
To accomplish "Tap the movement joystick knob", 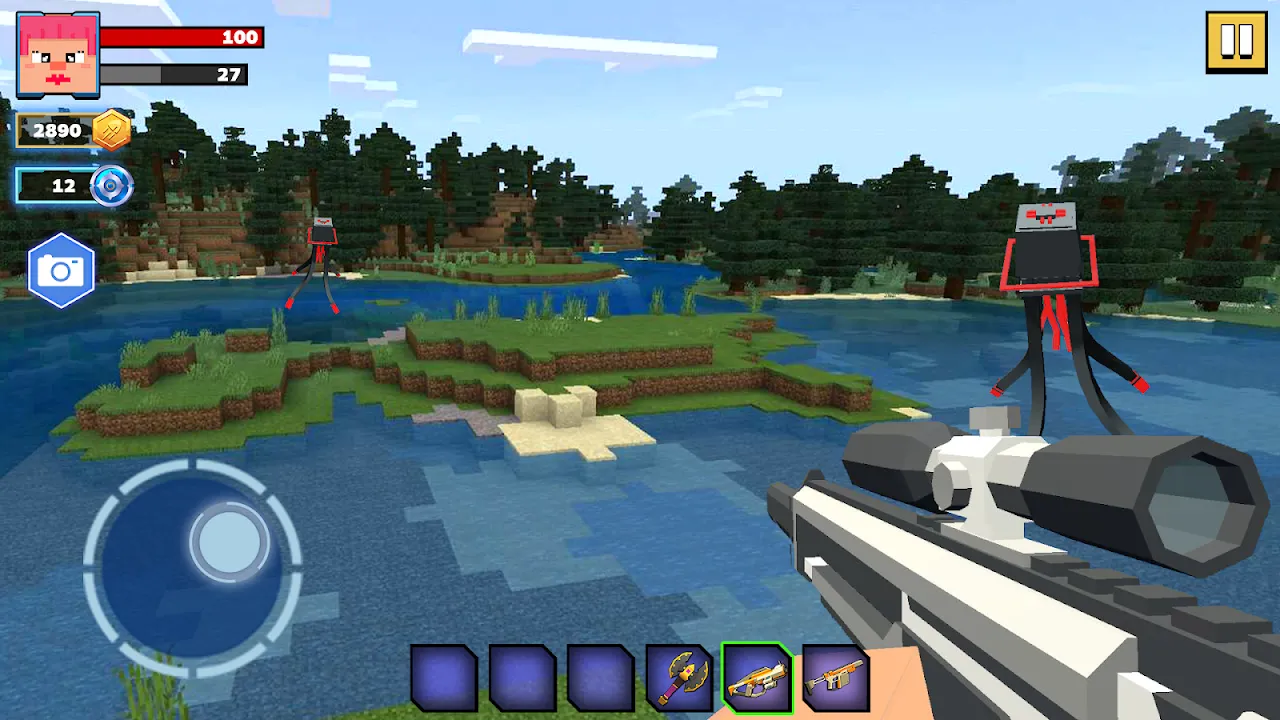I will [228, 543].
